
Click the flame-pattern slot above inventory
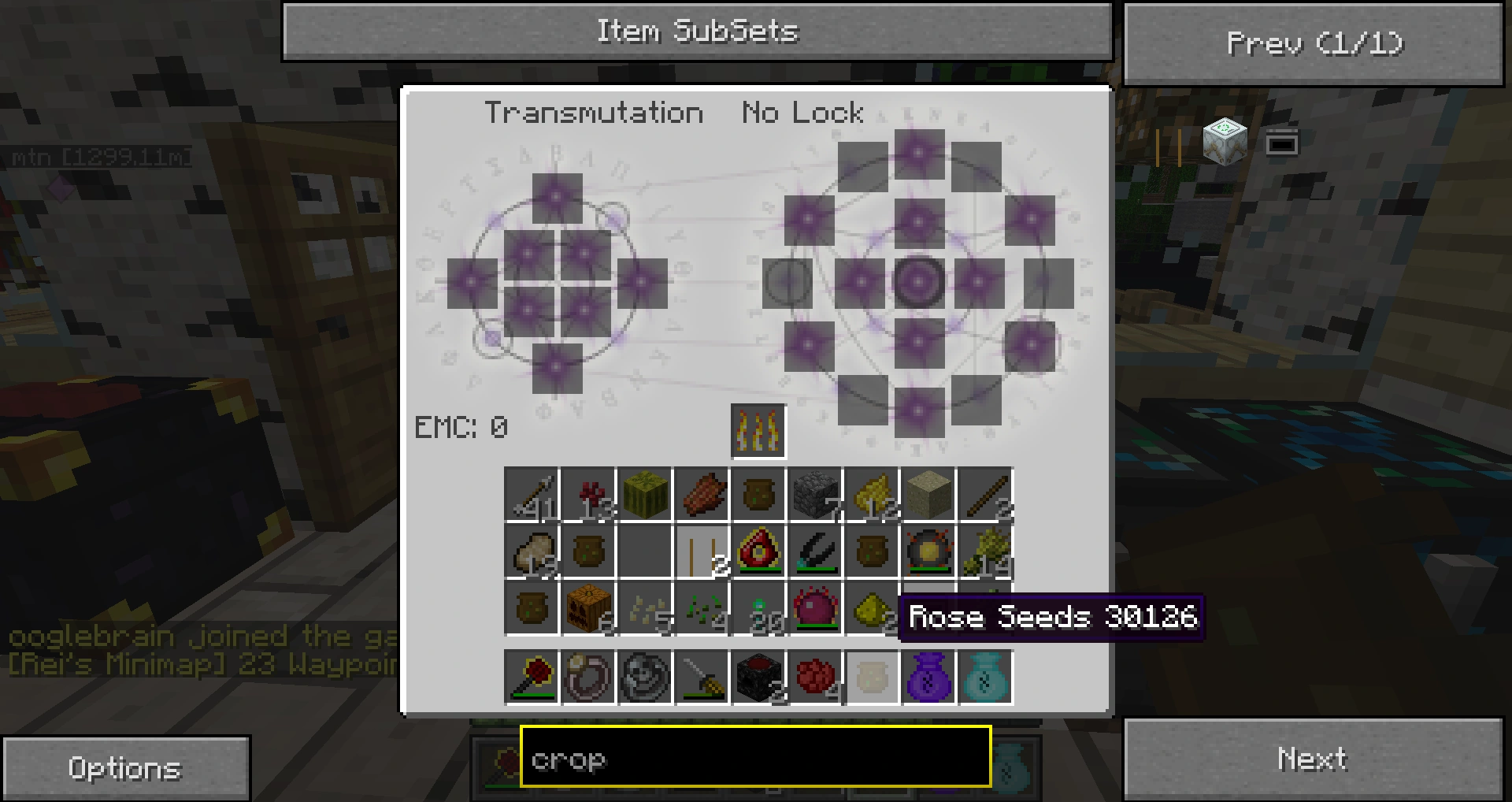pyautogui.click(x=758, y=431)
